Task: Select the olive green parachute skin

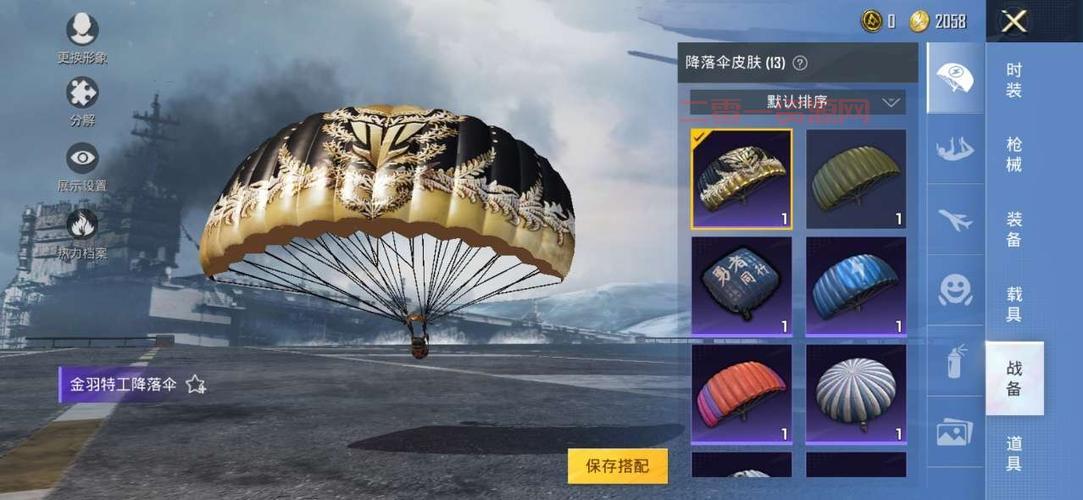Action: tap(856, 179)
